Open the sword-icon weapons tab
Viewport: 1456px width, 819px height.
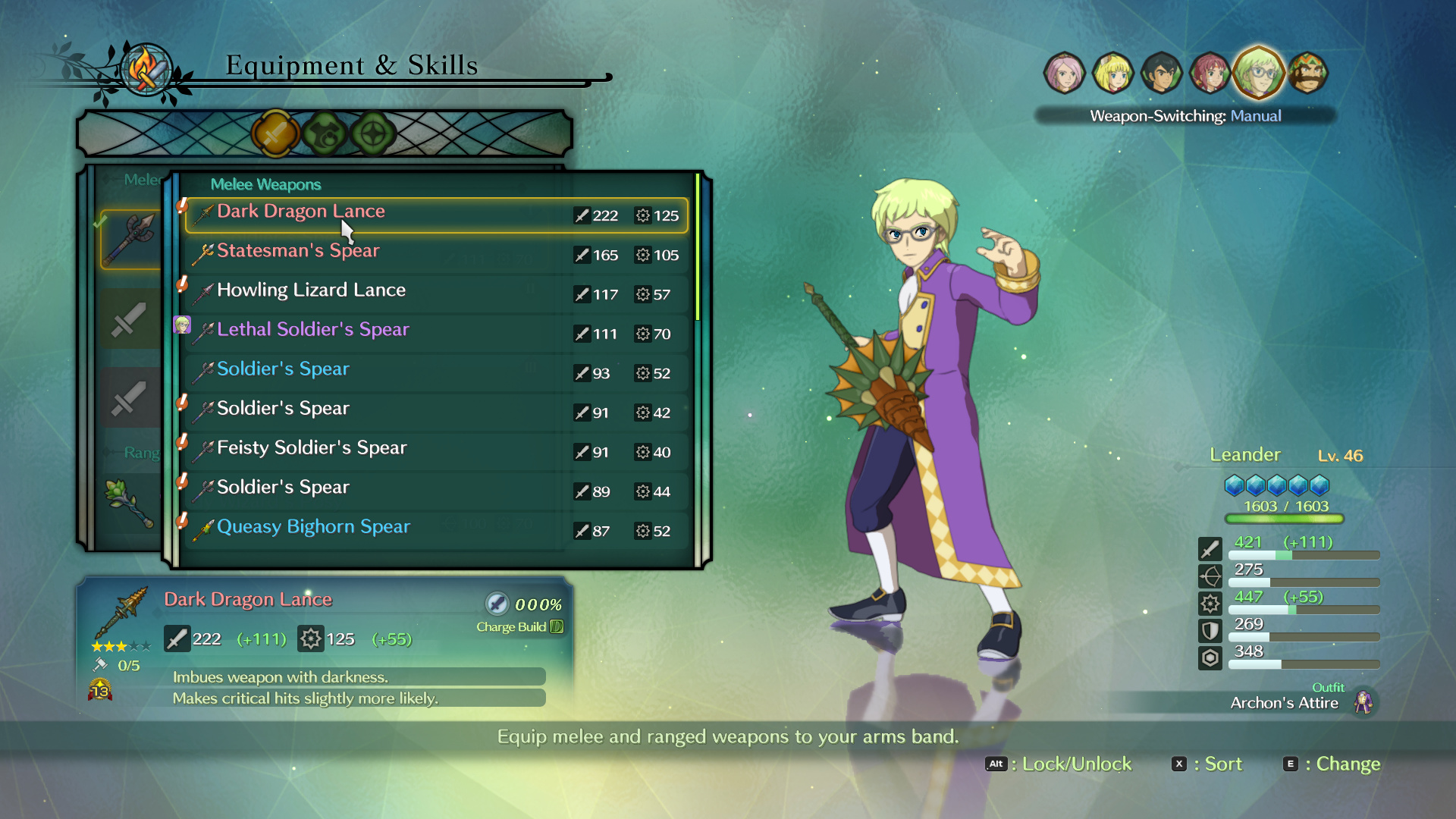click(275, 134)
